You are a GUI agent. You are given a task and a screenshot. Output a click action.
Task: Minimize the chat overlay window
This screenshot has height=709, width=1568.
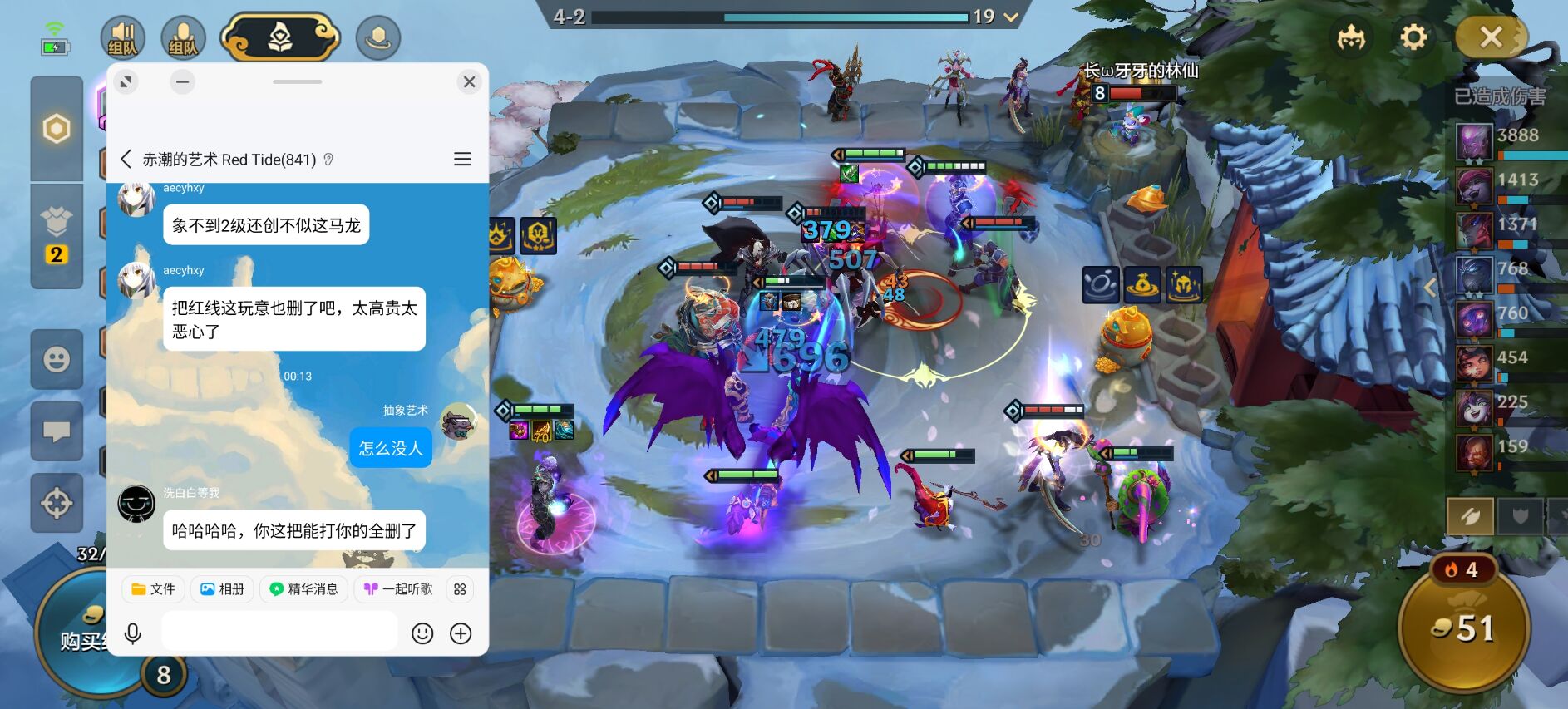click(183, 81)
